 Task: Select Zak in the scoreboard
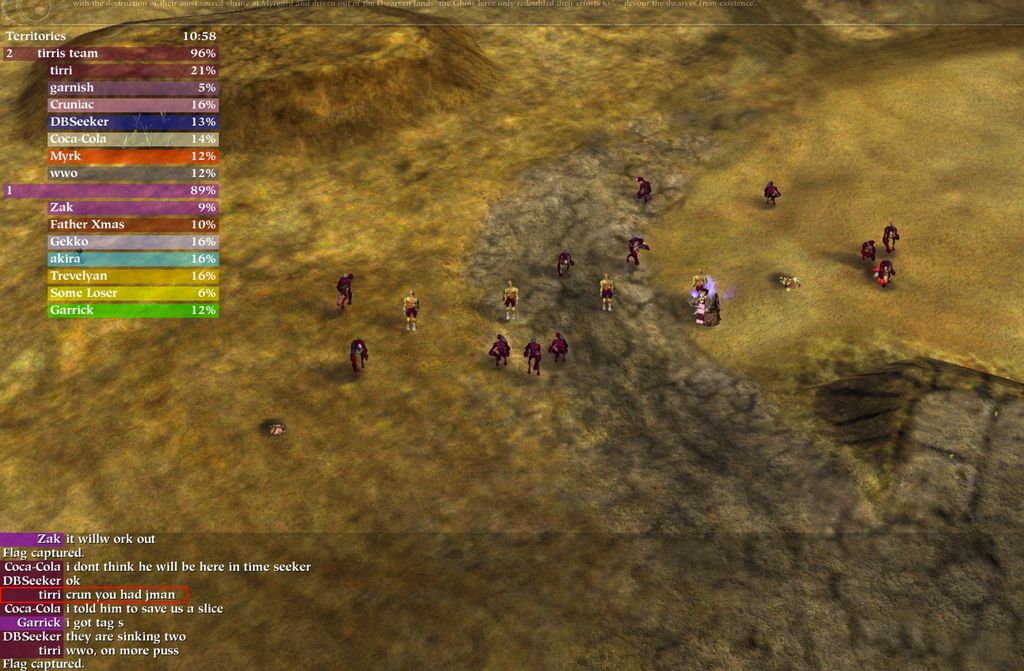[x=132, y=207]
